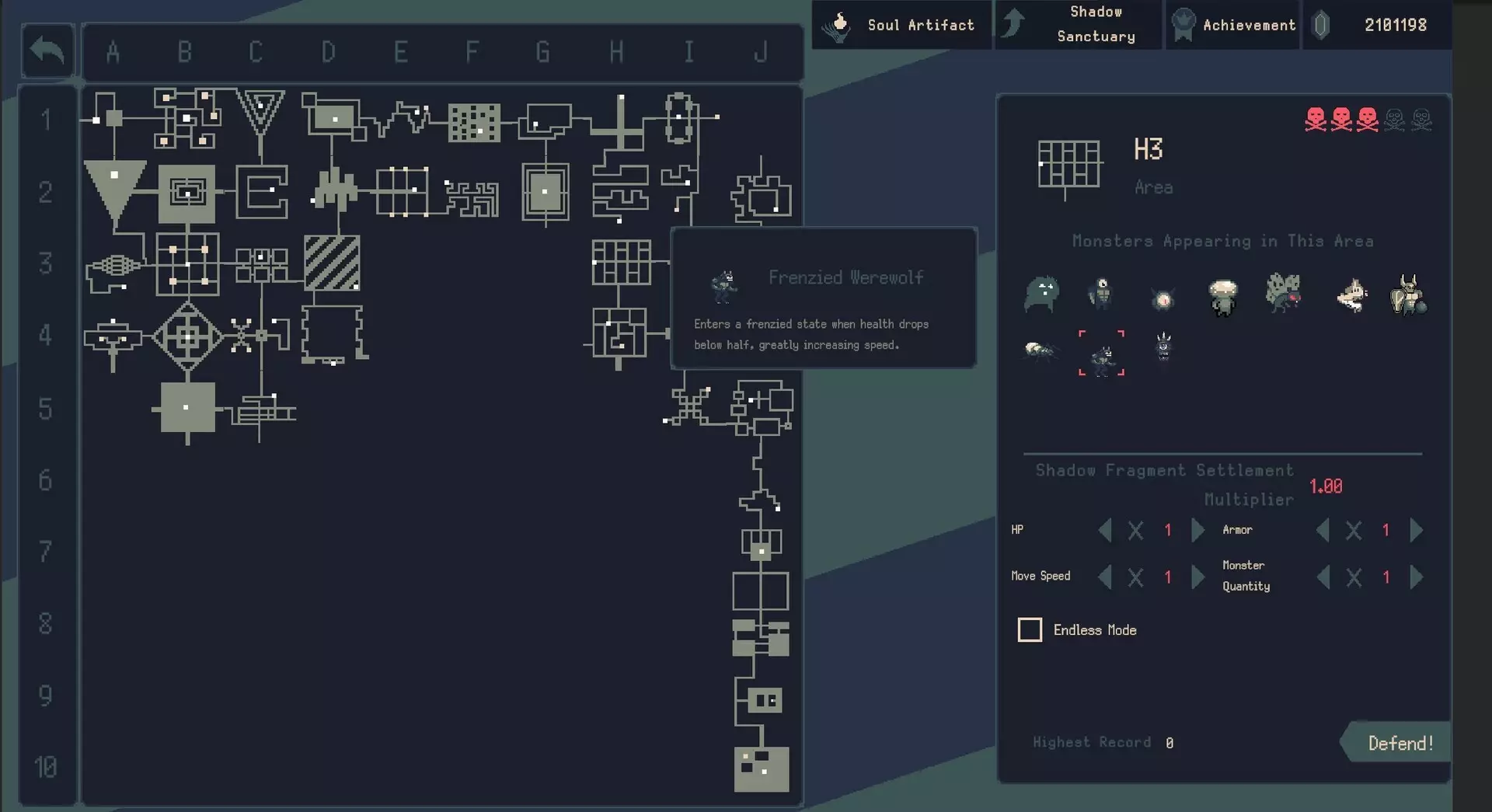The width and height of the screenshot is (1492, 812).
Task: Toggle the fifth grey skull rating
Action: click(1421, 119)
